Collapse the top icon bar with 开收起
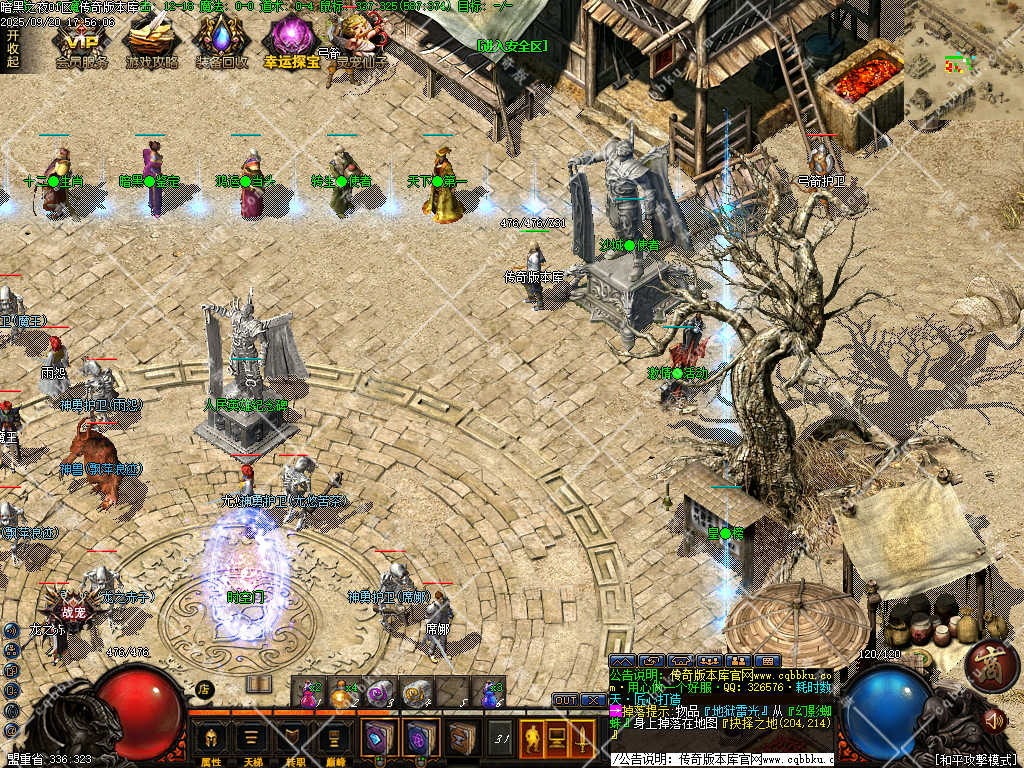 (12, 48)
